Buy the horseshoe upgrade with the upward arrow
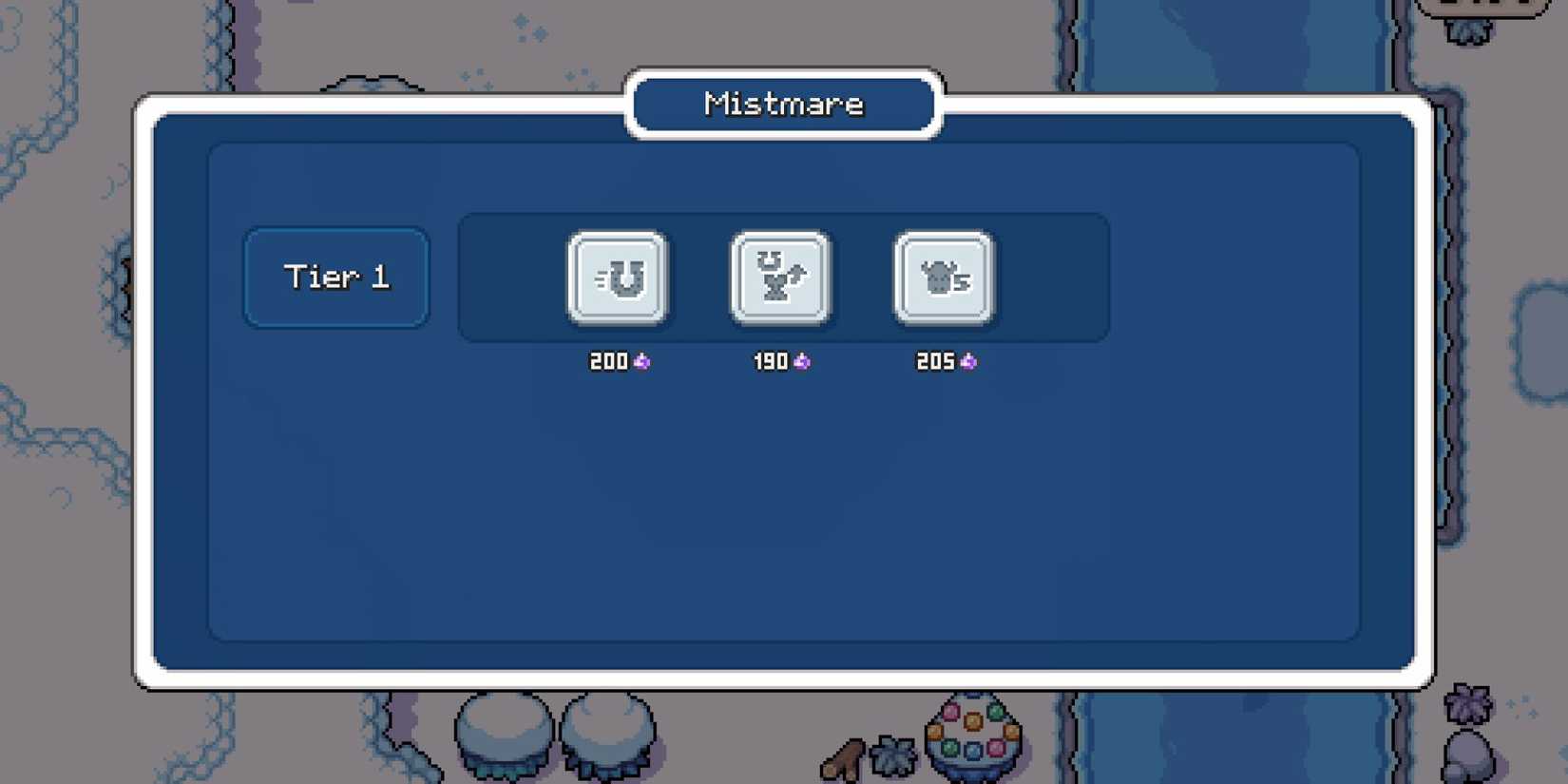The height and width of the screenshot is (784, 1568). [x=781, y=279]
